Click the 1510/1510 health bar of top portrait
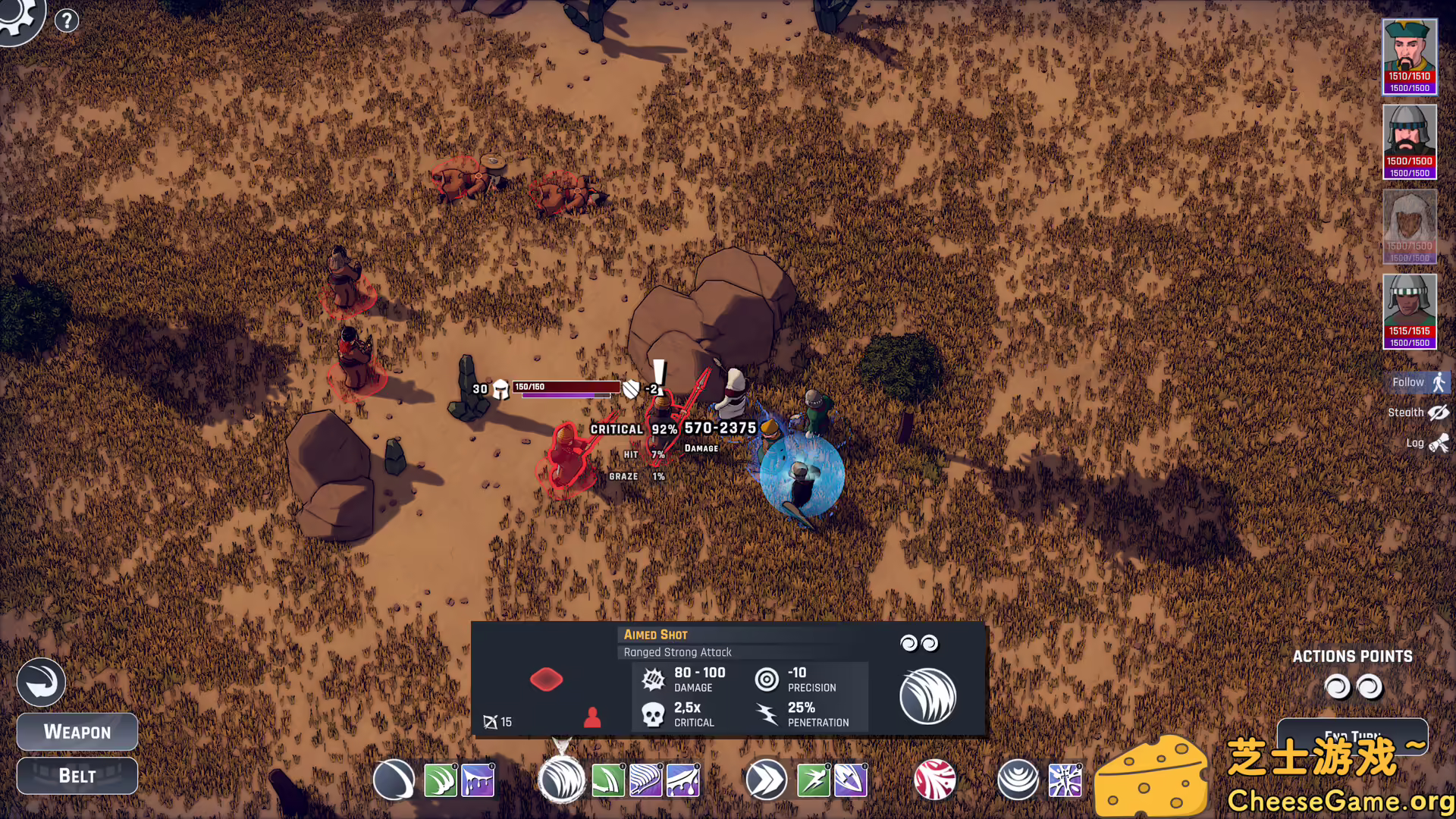Image resolution: width=1456 pixels, height=819 pixels. tap(1409, 76)
